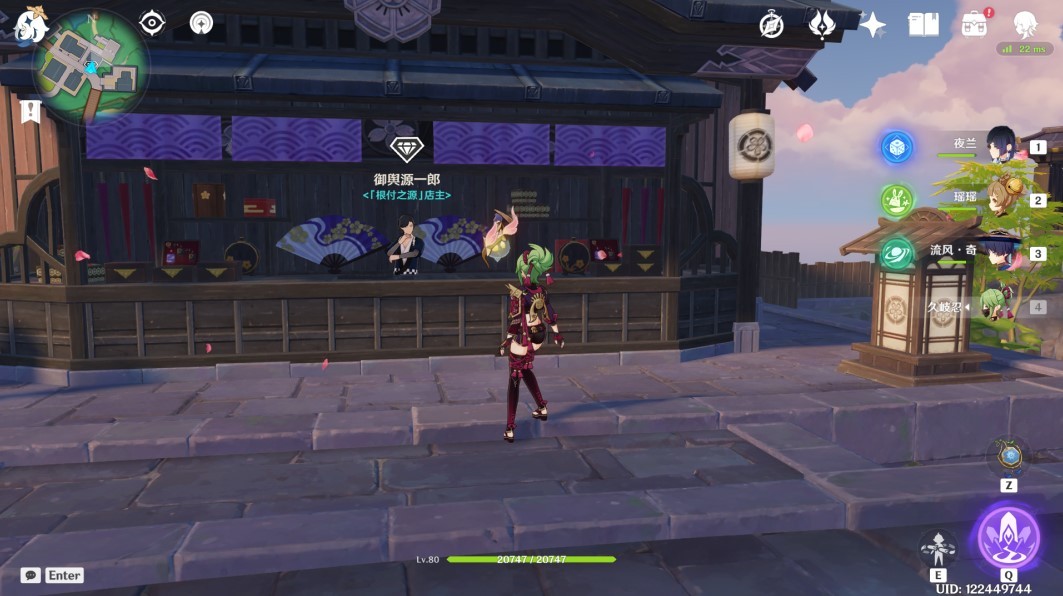The height and width of the screenshot is (596, 1063).
Task: Open the compass icon in top bar
Action: tap(771, 25)
